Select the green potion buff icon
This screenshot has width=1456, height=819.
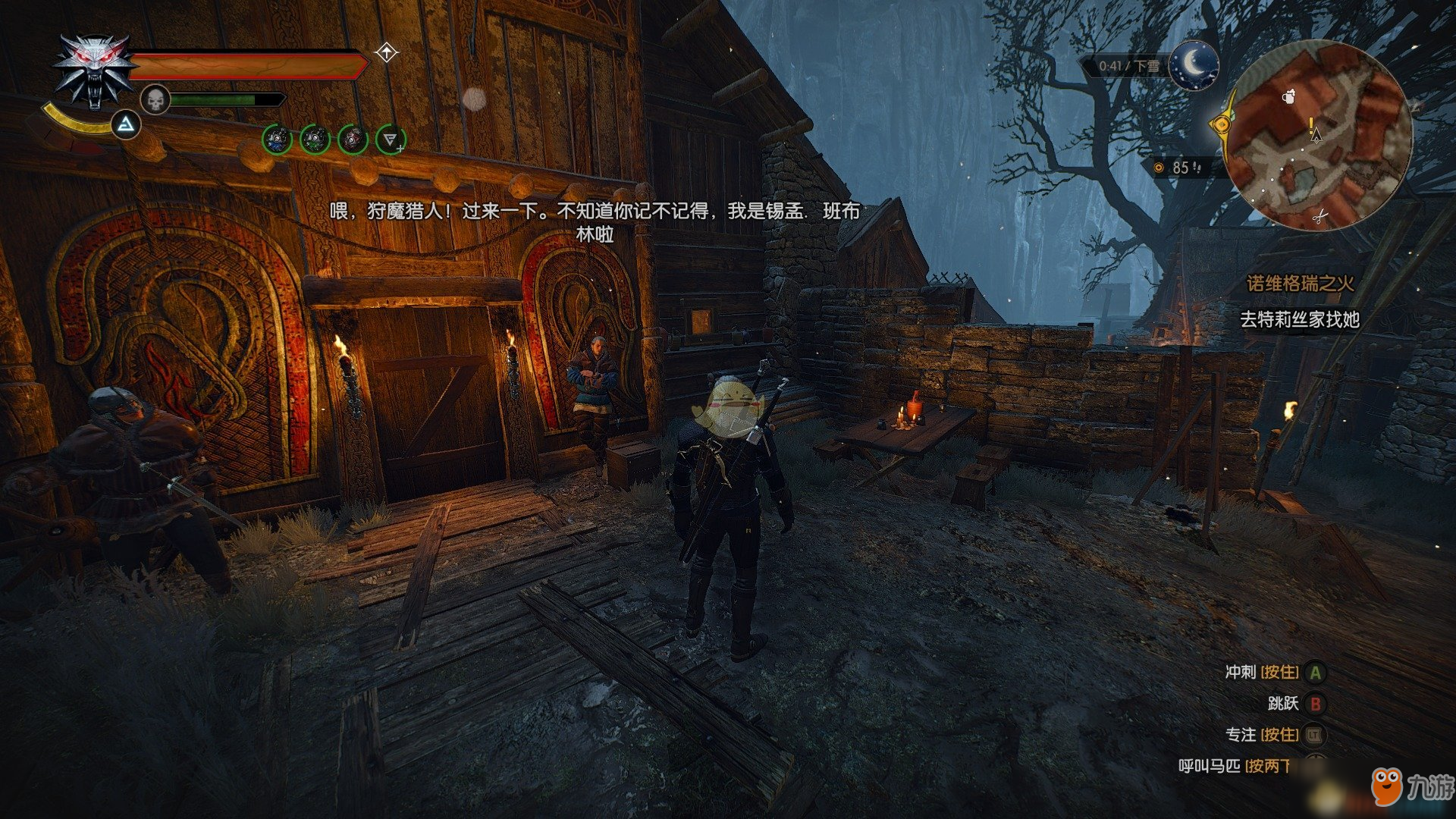[x=315, y=140]
